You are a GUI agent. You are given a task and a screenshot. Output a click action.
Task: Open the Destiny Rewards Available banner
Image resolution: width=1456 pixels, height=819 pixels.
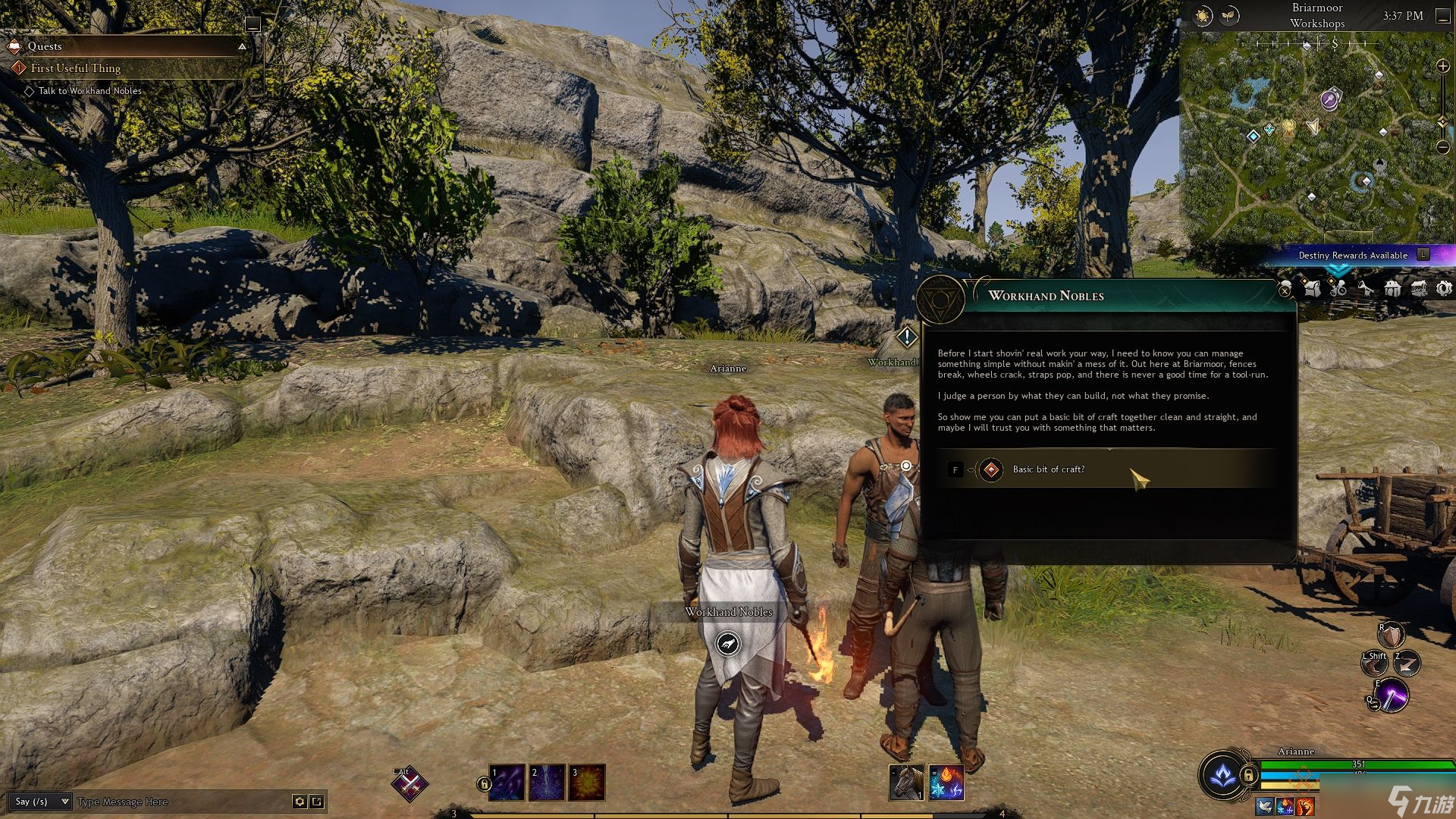pos(1354,255)
